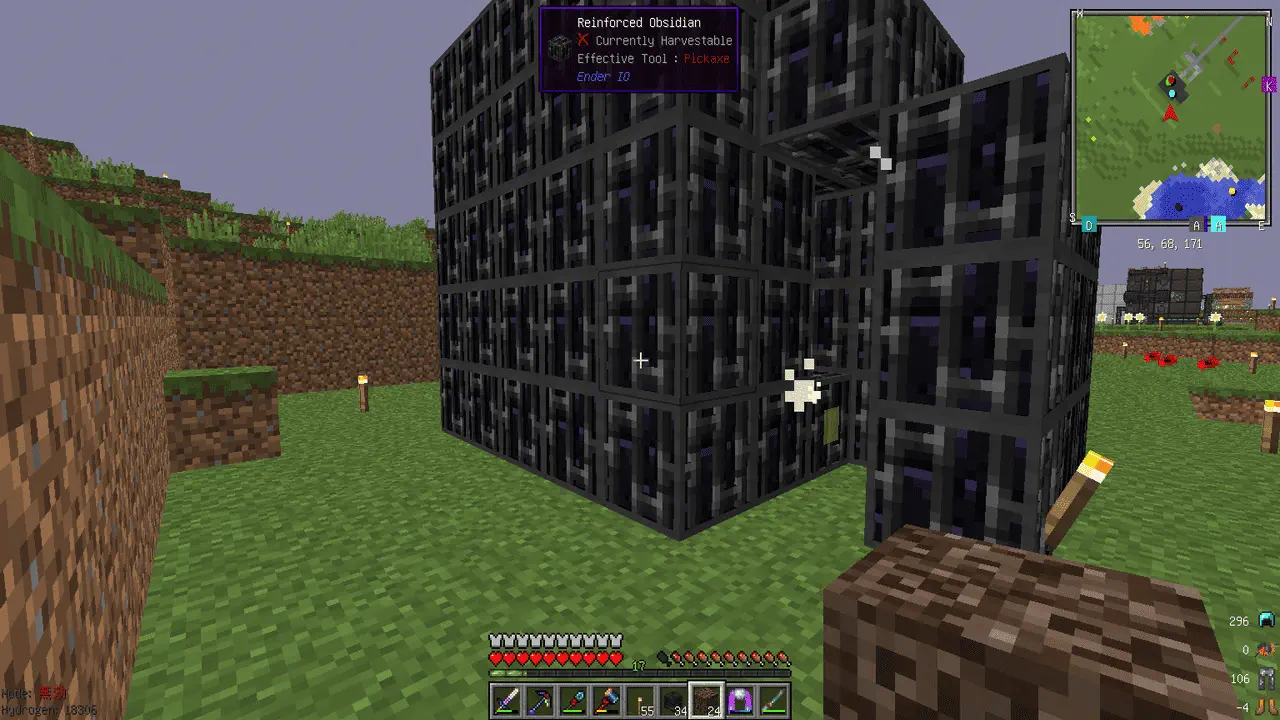This screenshot has width=1280, height=720.
Task: Click the orange boots armor icon
Action: pyautogui.click(x=1266, y=707)
